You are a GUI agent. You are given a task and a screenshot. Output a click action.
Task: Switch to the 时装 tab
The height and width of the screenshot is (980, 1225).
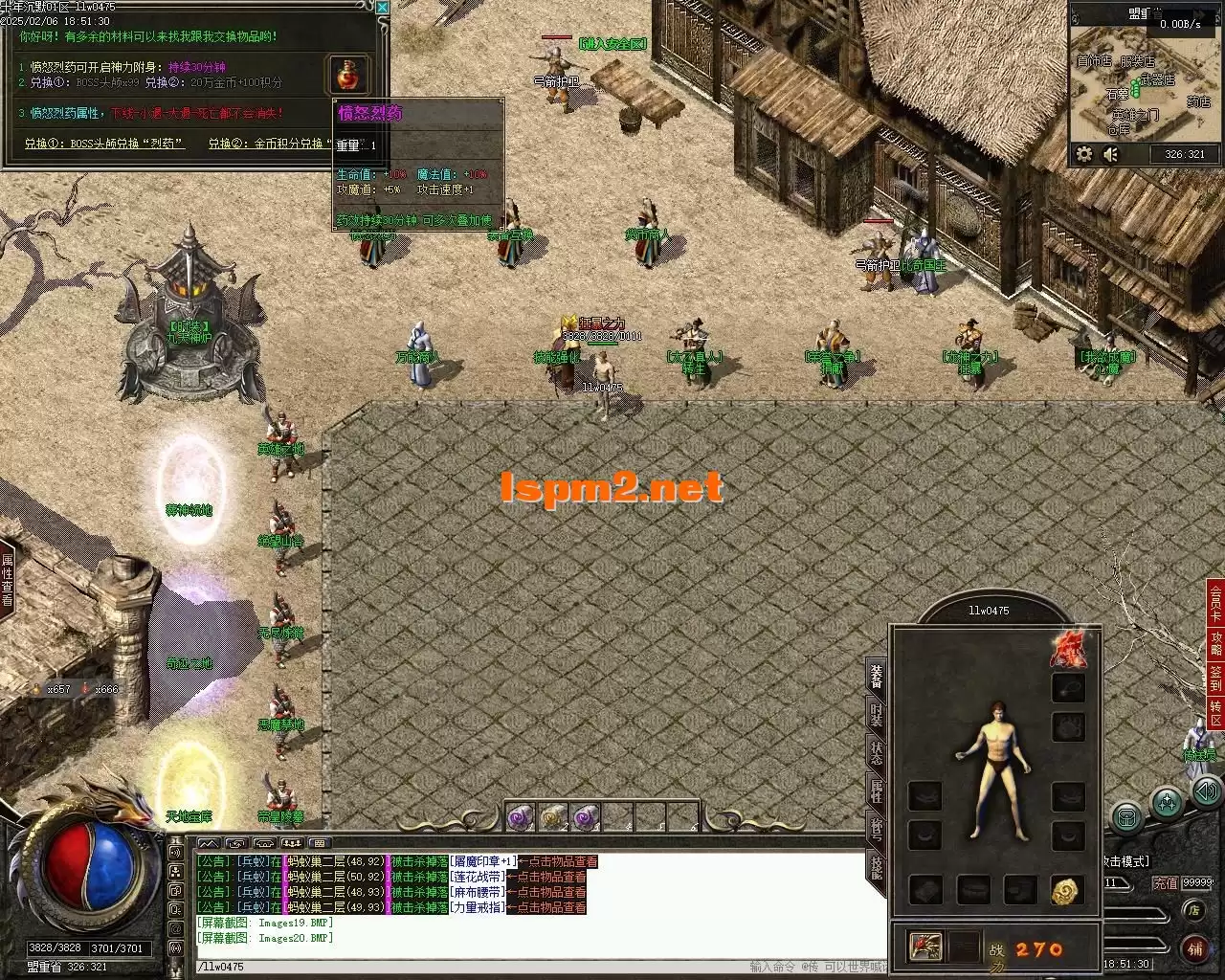click(876, 713)
